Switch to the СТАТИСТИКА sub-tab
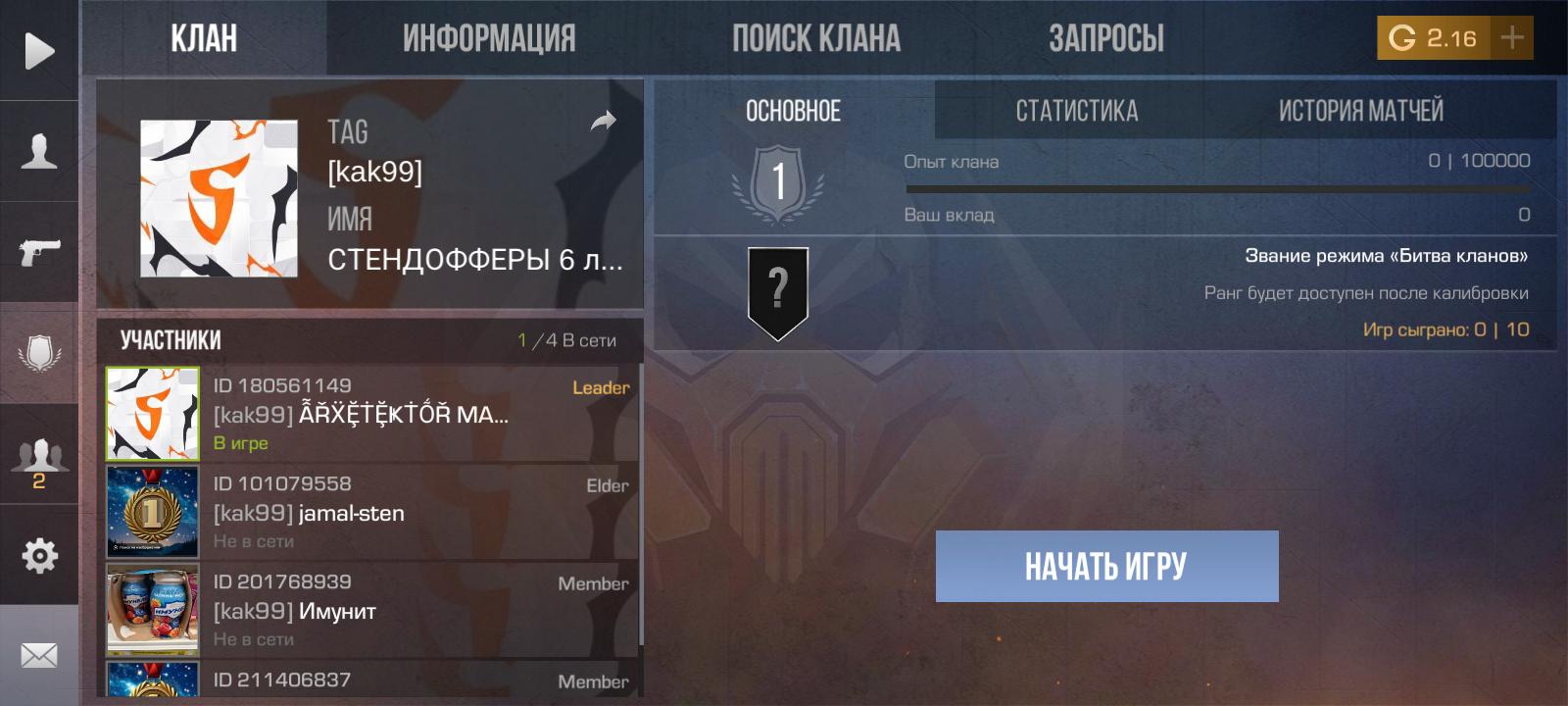 click(1076, 111)
